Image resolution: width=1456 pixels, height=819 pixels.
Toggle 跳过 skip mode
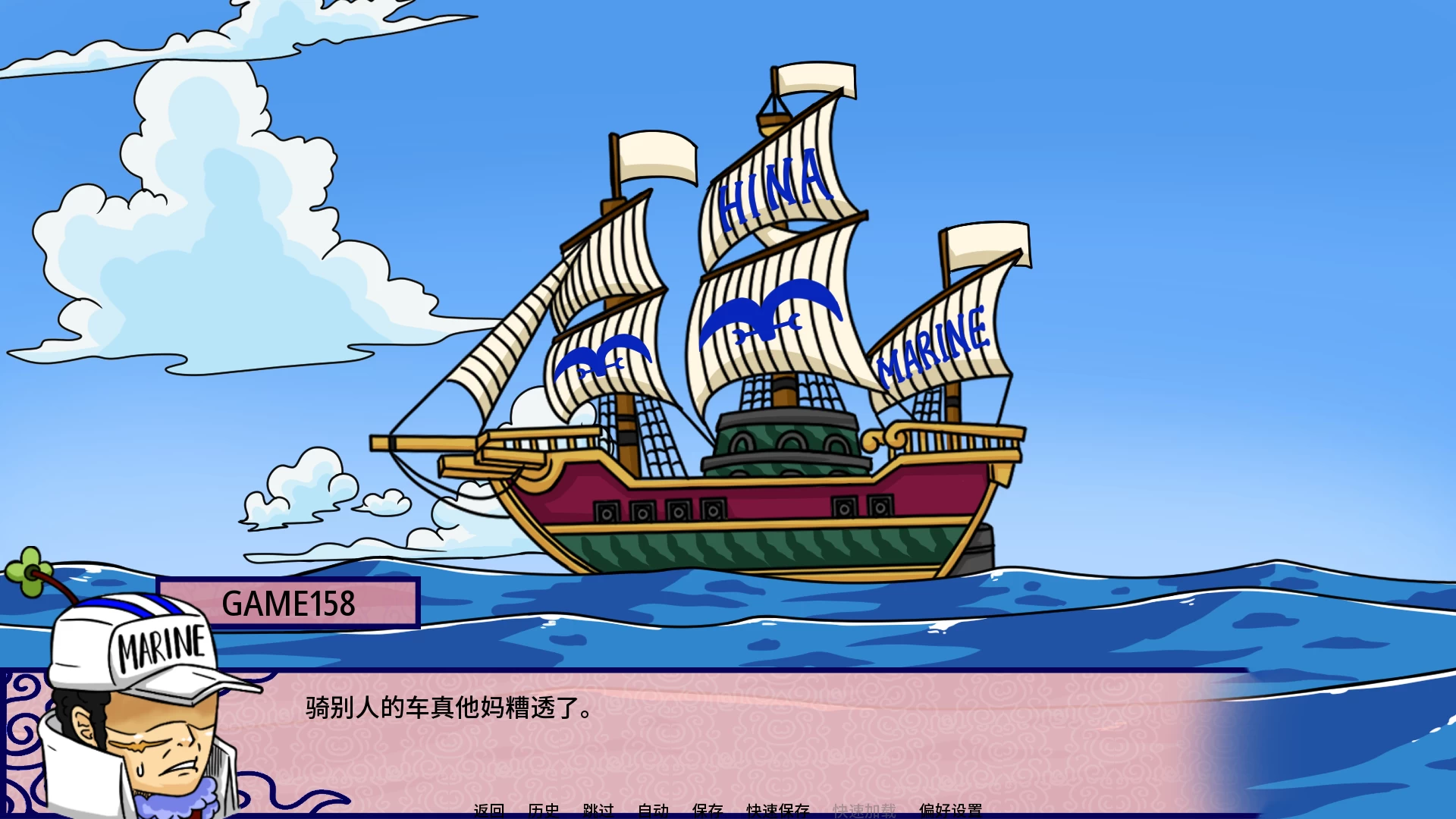598,811
